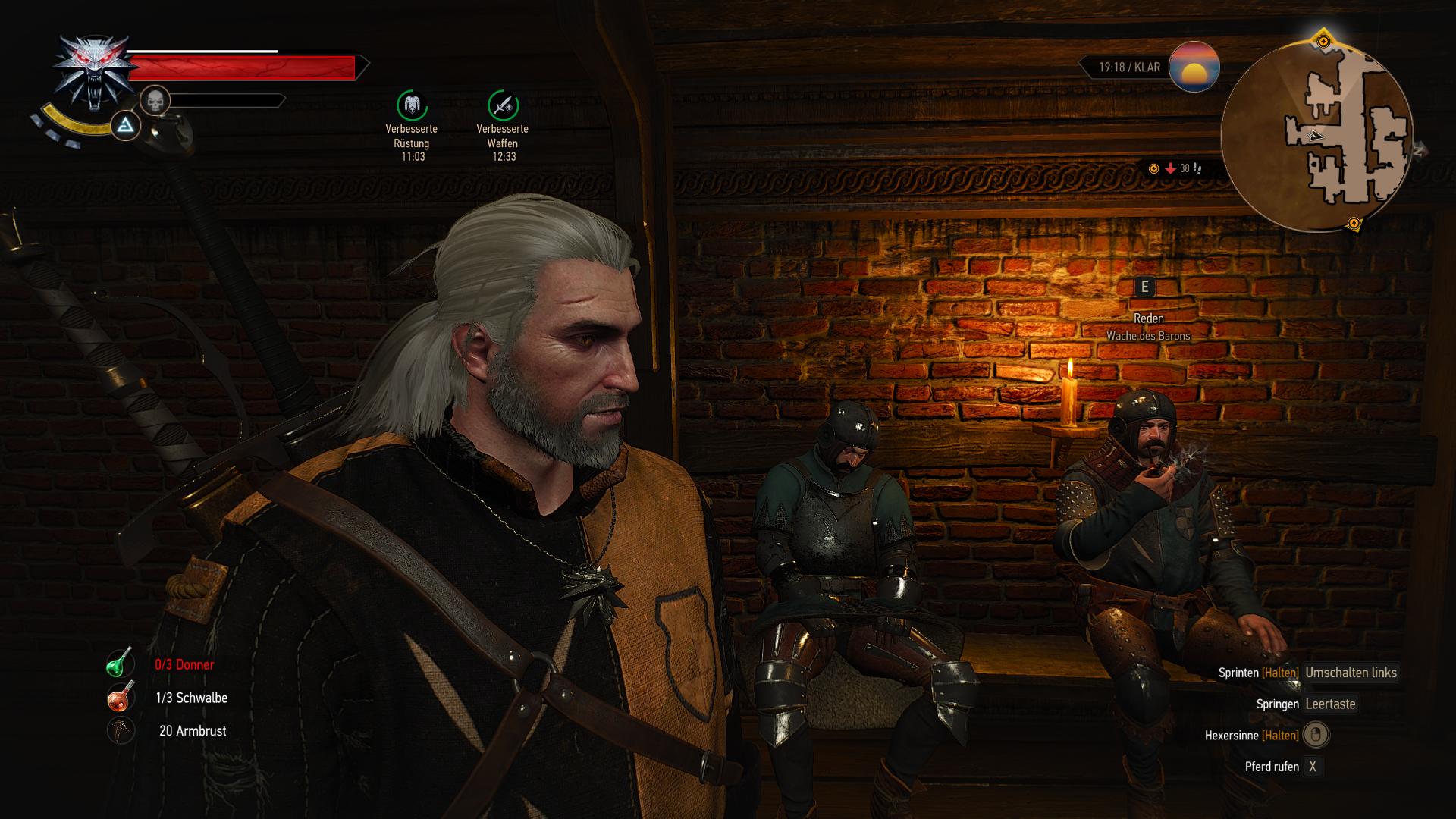
Task: Select the active sign icon
Action: (x=126, y=126)
